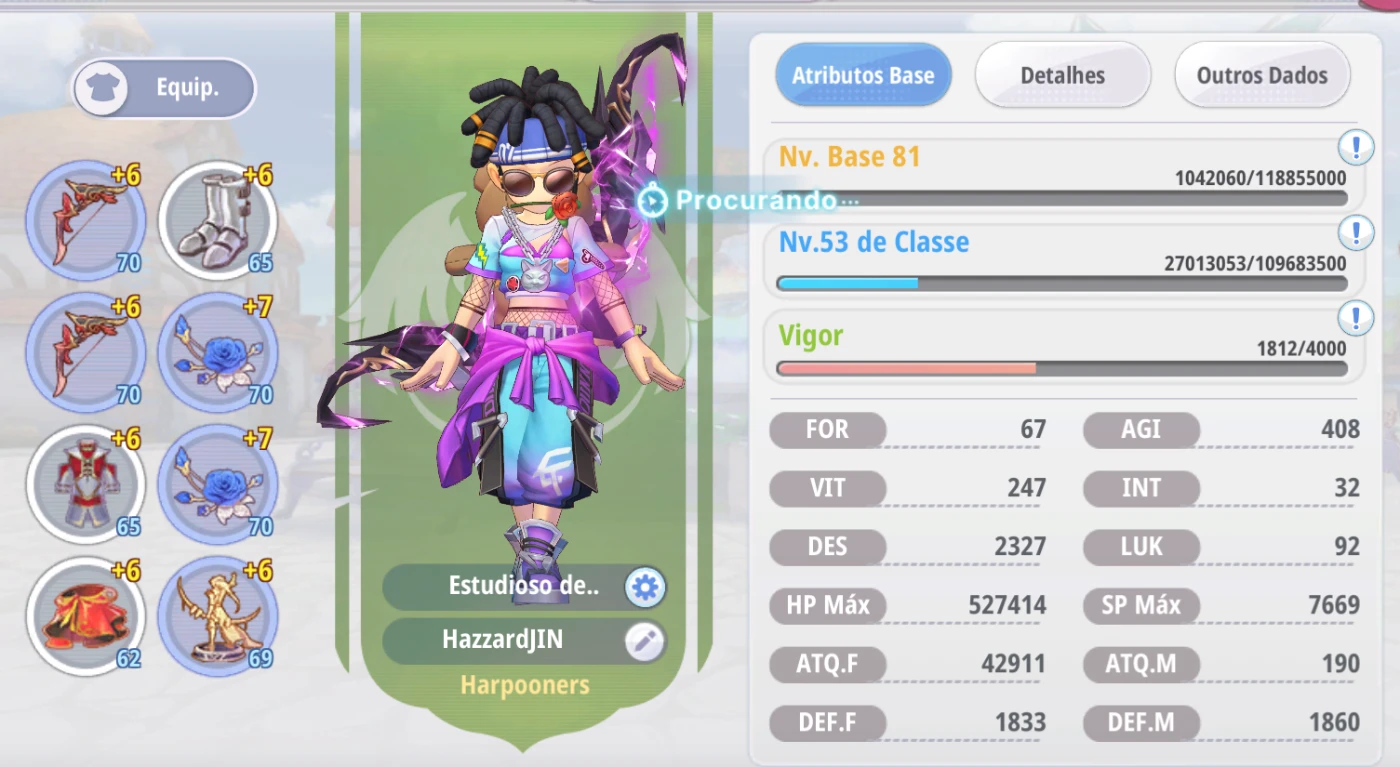1400x767 pixels.
Task: Switch to the Detalhes tab
Action: click(x=1062, y=75)
